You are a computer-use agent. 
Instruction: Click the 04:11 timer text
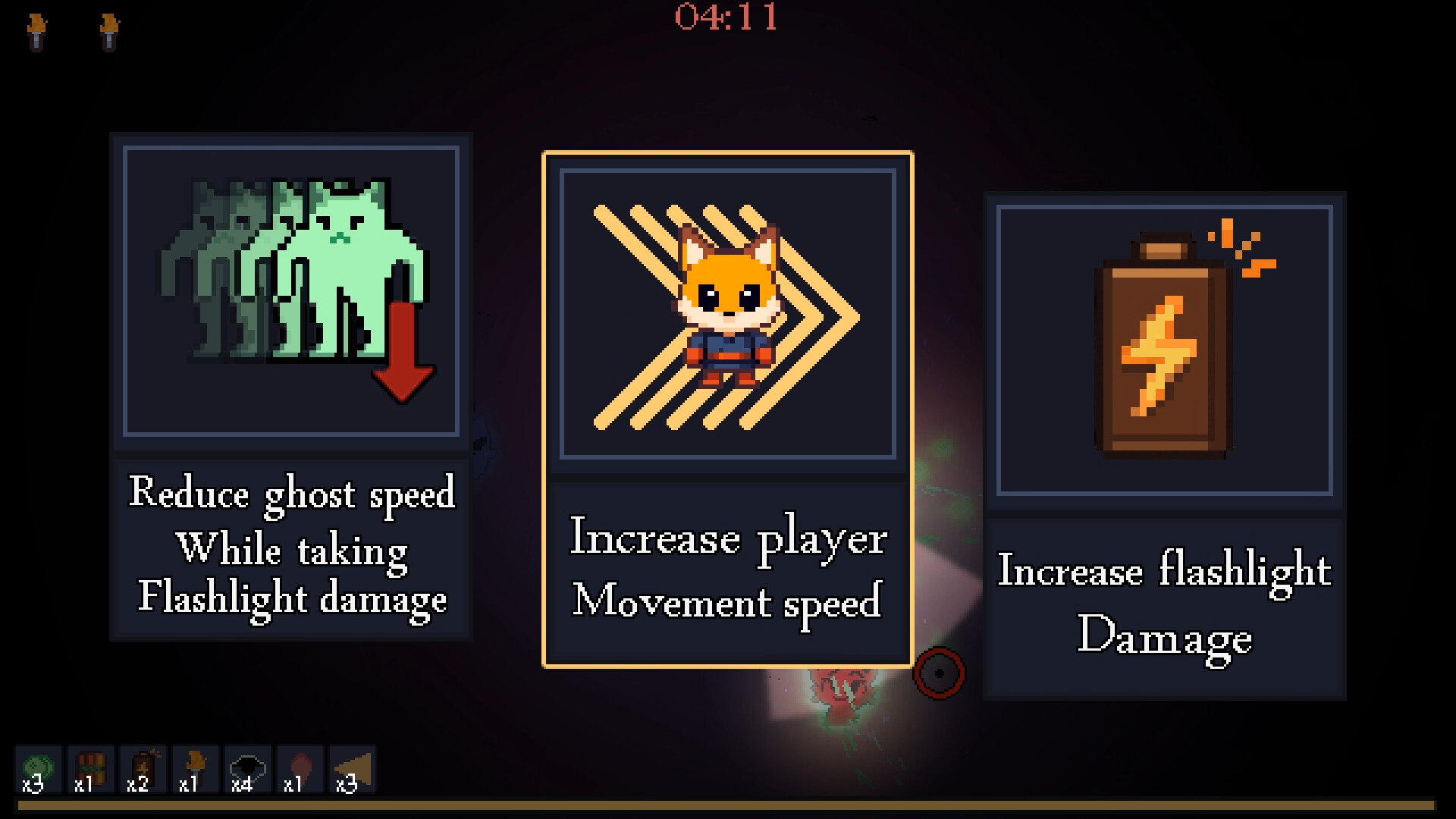pos(726,20)
